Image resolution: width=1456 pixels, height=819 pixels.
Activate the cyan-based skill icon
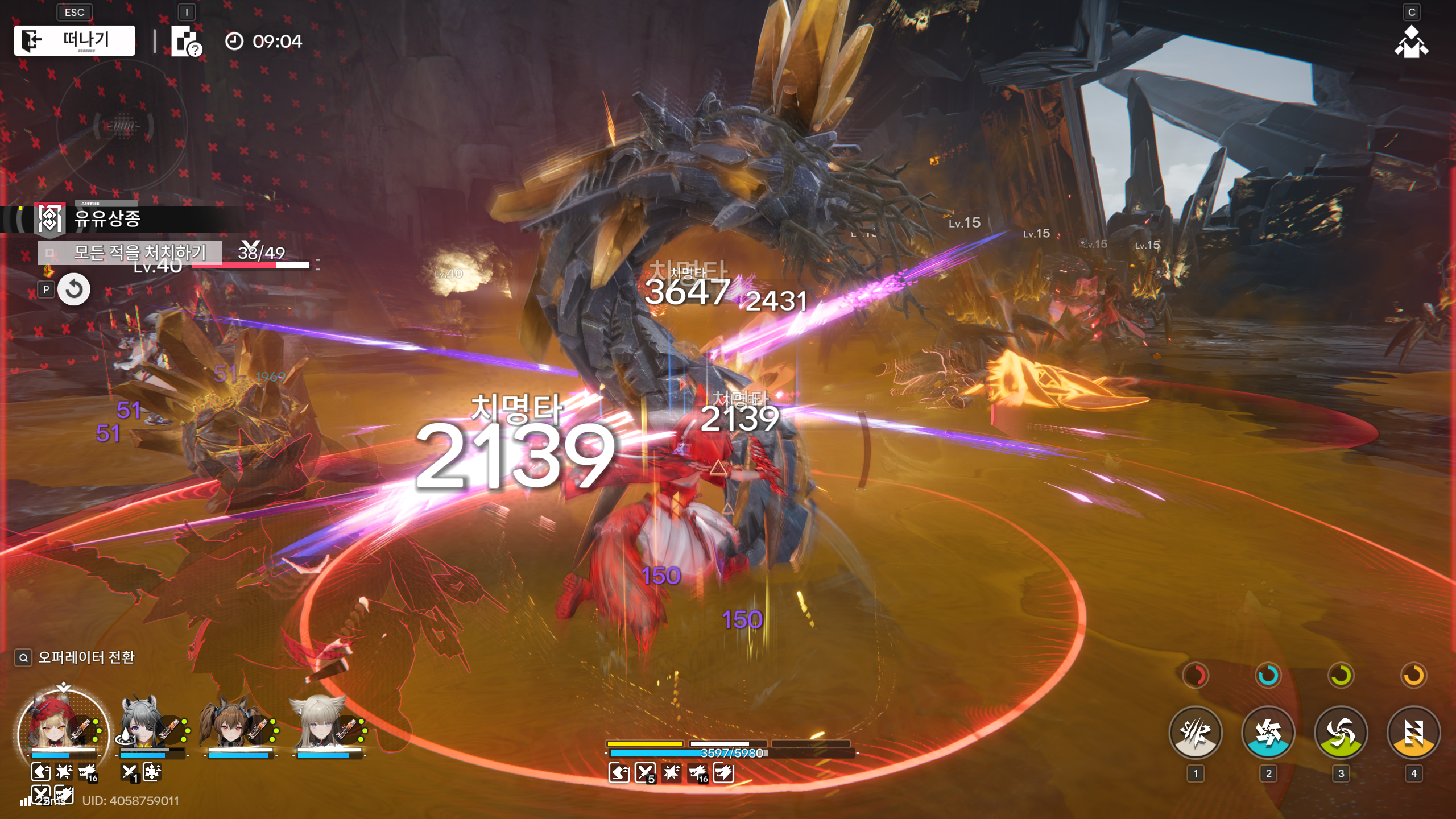[x=1268, y=733]
